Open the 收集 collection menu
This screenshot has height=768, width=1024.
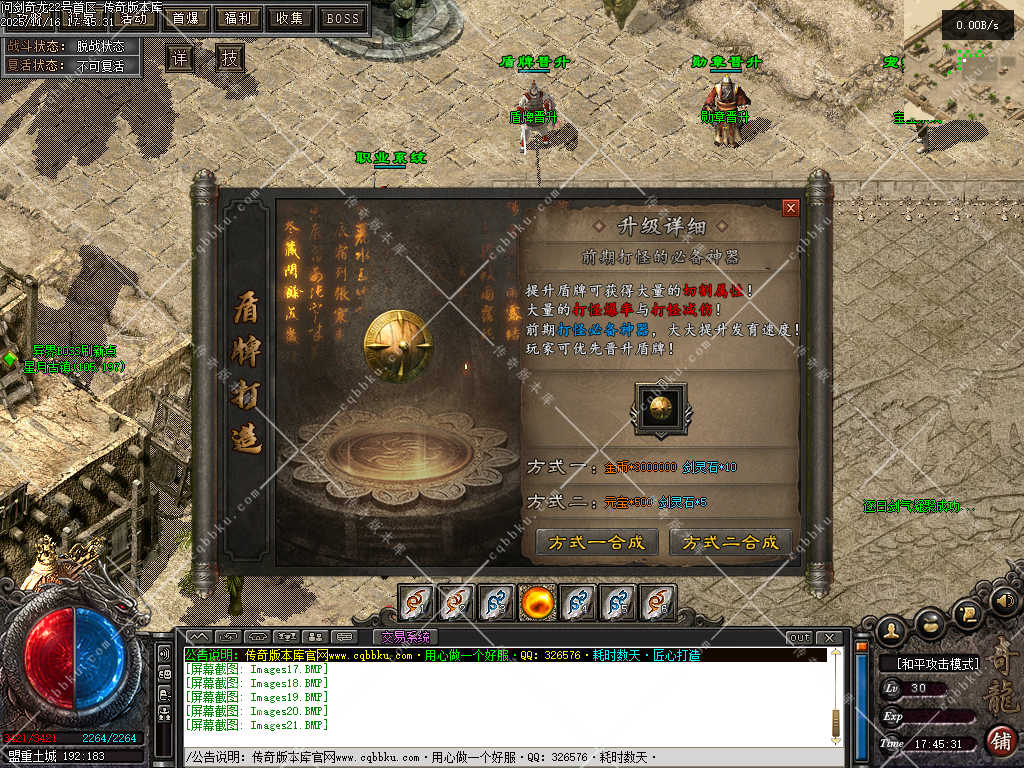click(290, 18)
